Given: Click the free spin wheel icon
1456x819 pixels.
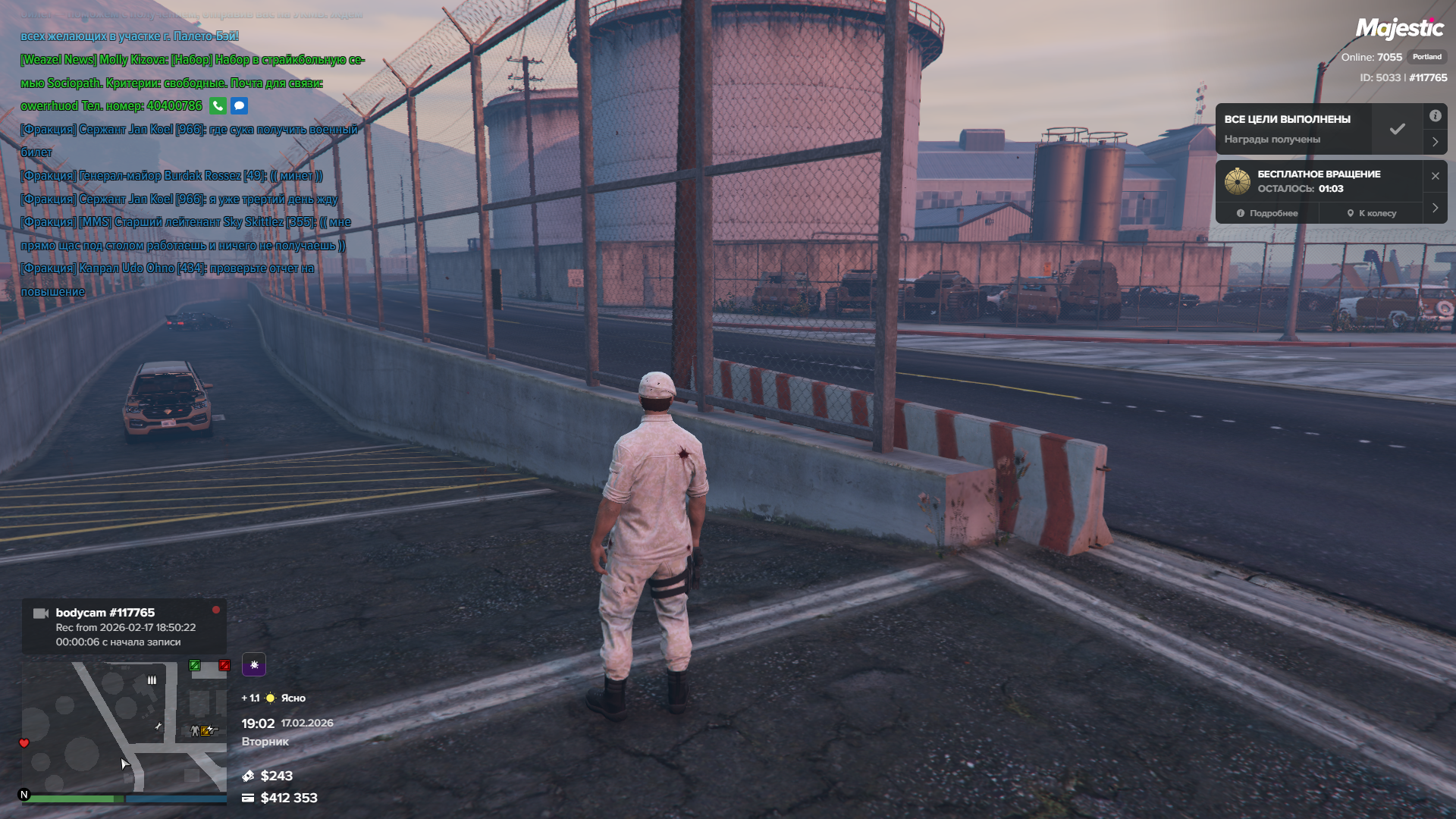Looking at the screenshot, I should point(1238,181).
